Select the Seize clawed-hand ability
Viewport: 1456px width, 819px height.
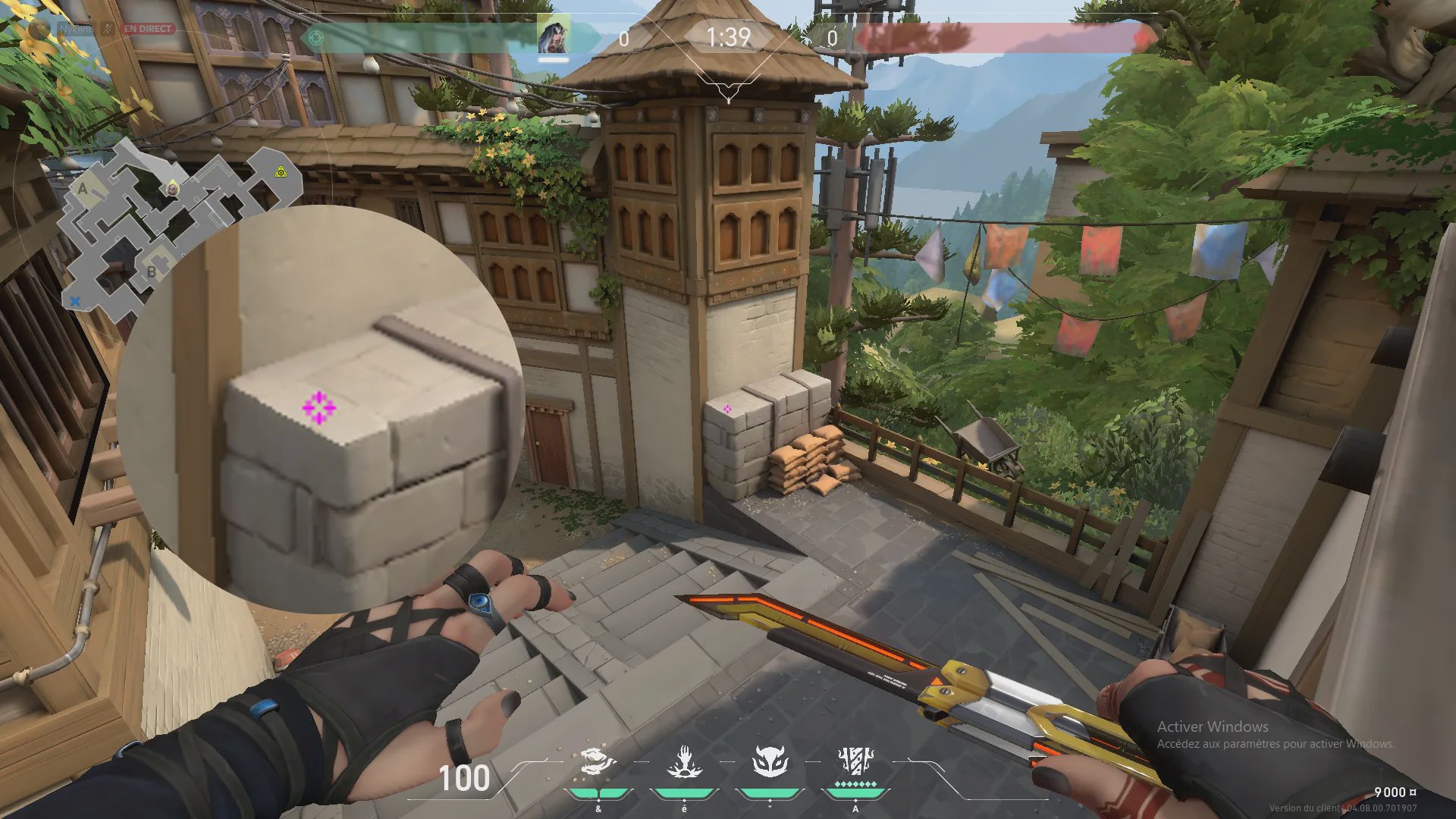(x=684, y=762)
